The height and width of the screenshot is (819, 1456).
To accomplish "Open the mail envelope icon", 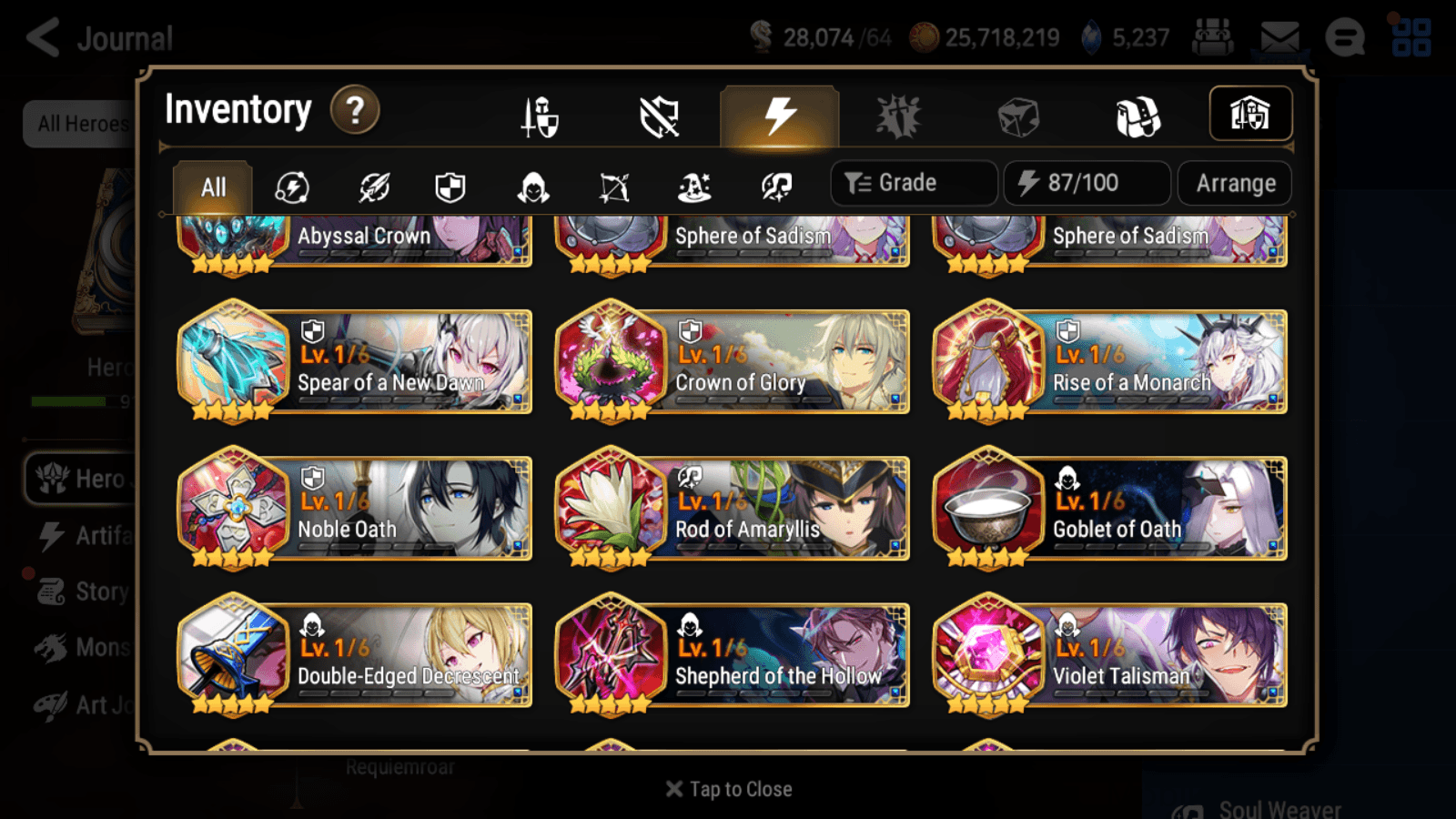I will point(1279,36).
